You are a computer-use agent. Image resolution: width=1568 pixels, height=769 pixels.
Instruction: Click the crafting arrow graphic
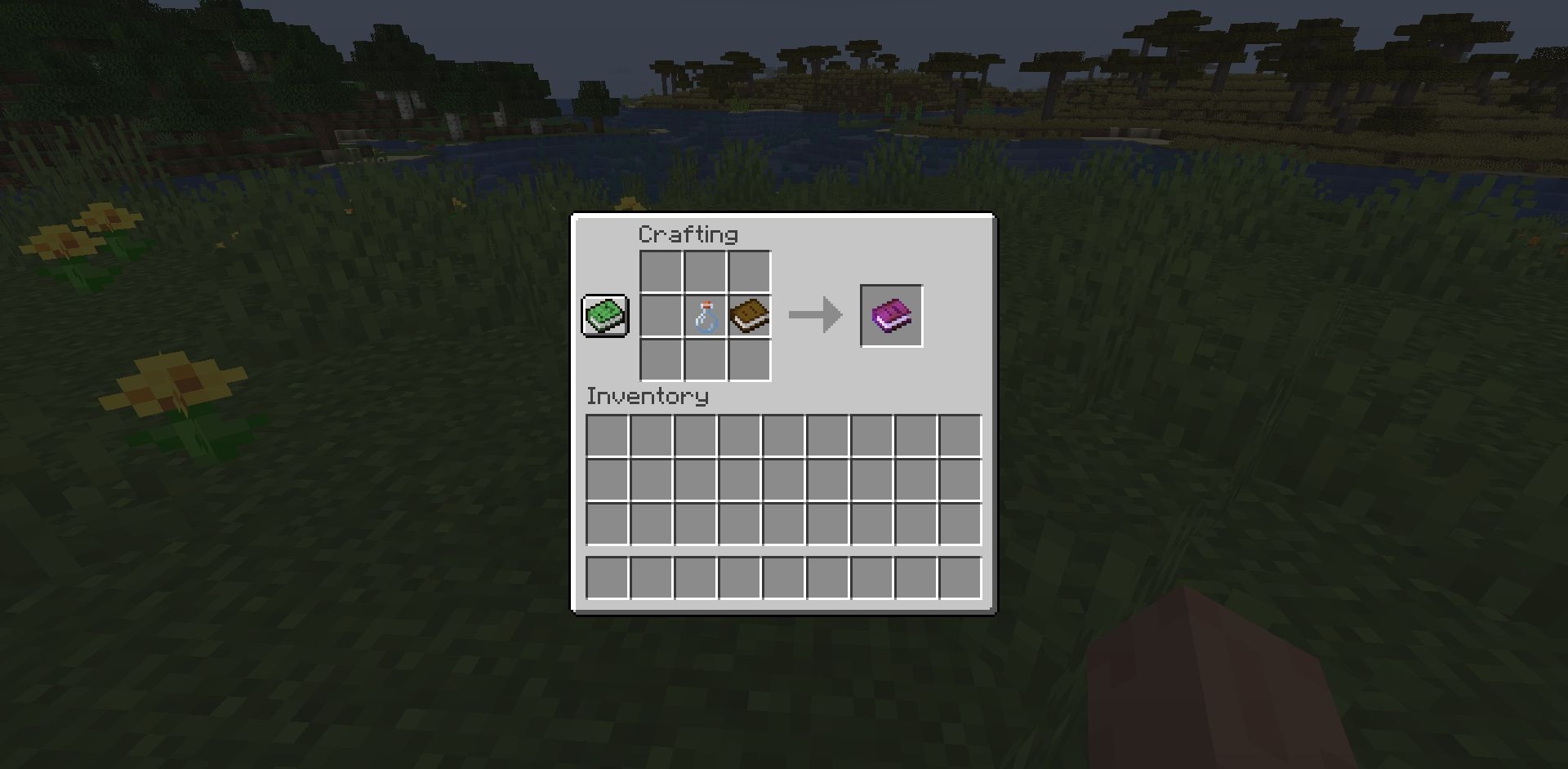coord(814,314)
